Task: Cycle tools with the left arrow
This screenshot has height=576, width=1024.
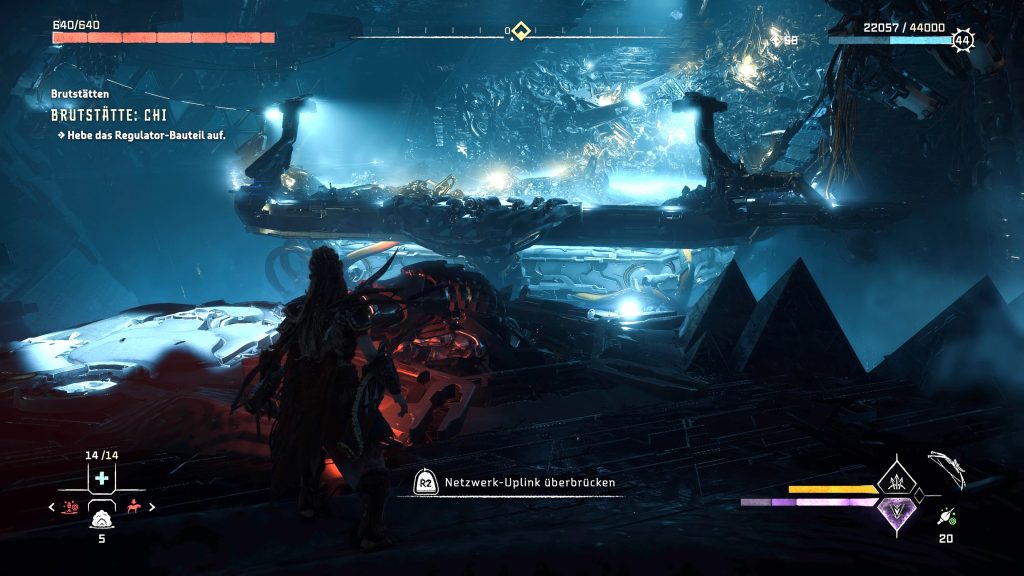Action: (52, 507)
